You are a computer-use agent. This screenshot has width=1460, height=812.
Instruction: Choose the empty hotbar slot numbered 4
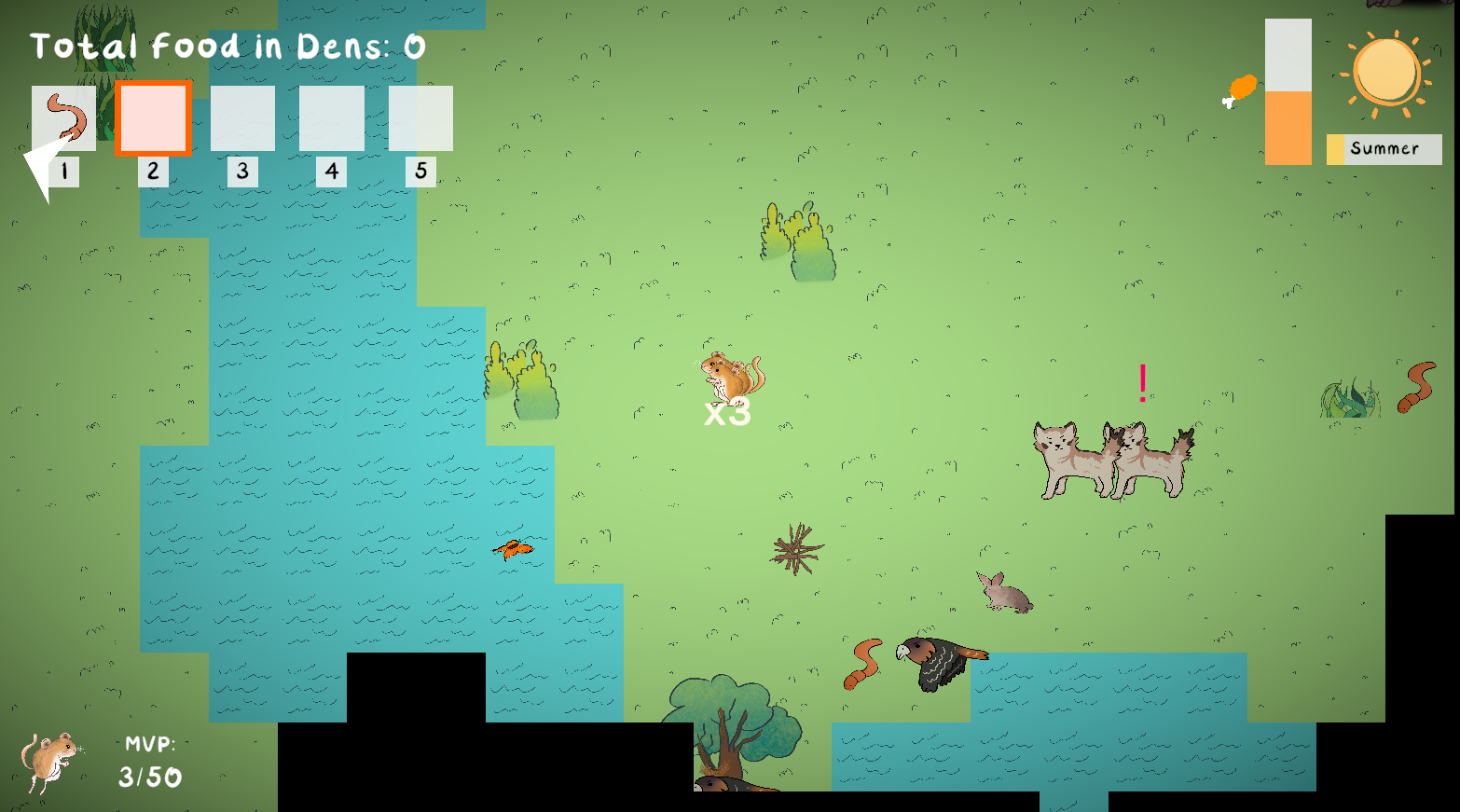(x=332, y=118)
